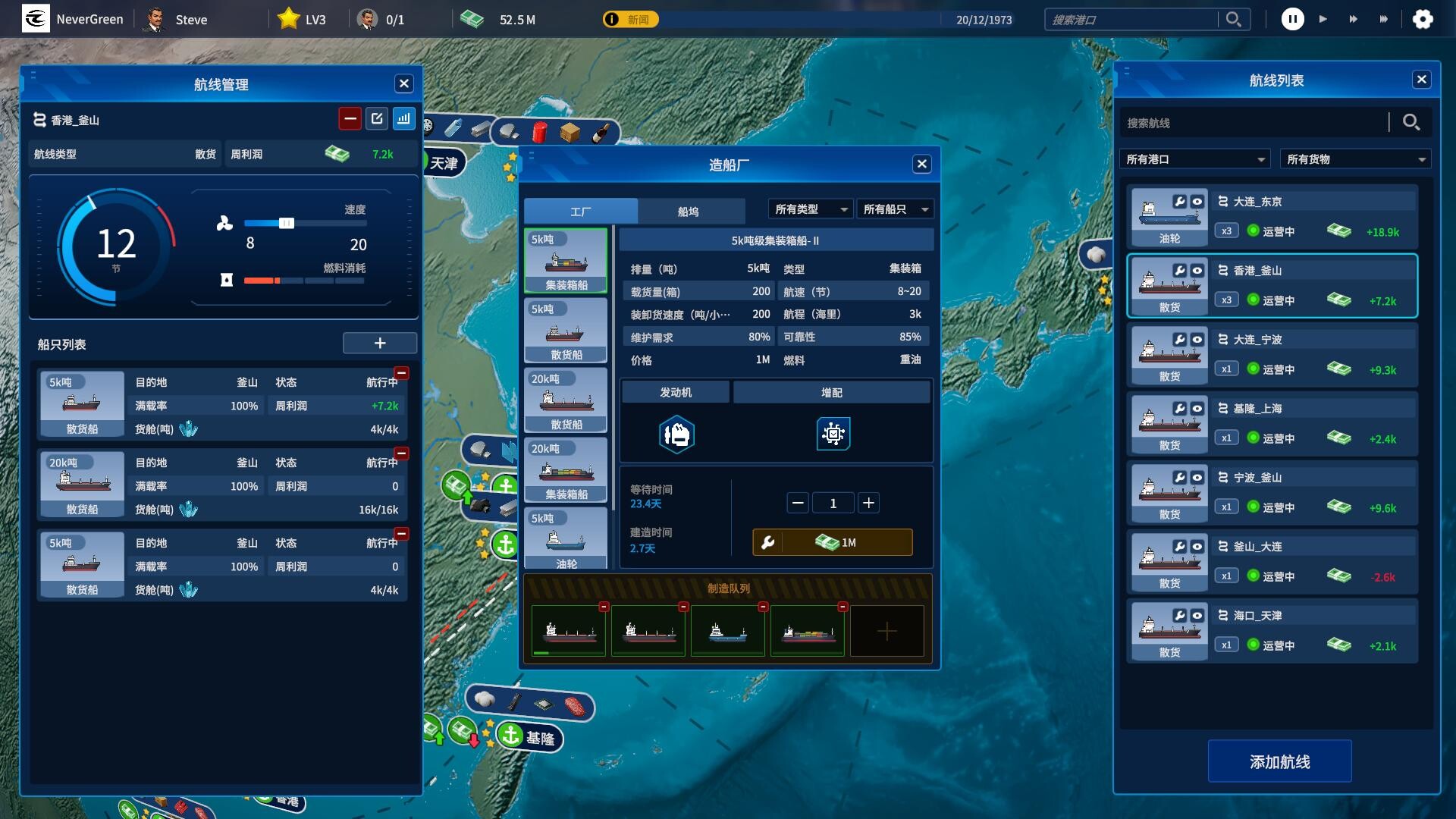The width and height of the screenshot is (1456, 819).
Task: Select the 工厂 tab in shipyard
Action: (x=581, y=211)
